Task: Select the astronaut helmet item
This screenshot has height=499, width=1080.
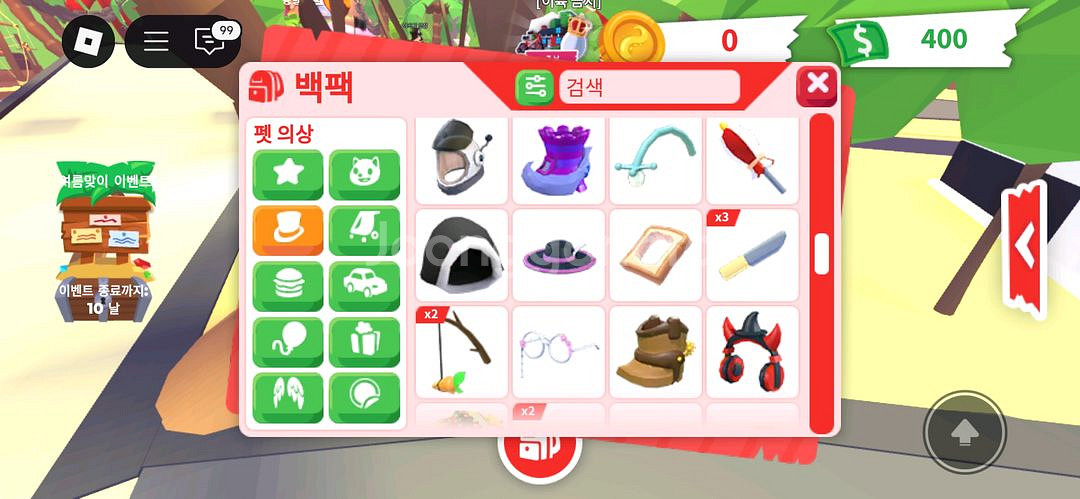Action: [x=460, y=158]
